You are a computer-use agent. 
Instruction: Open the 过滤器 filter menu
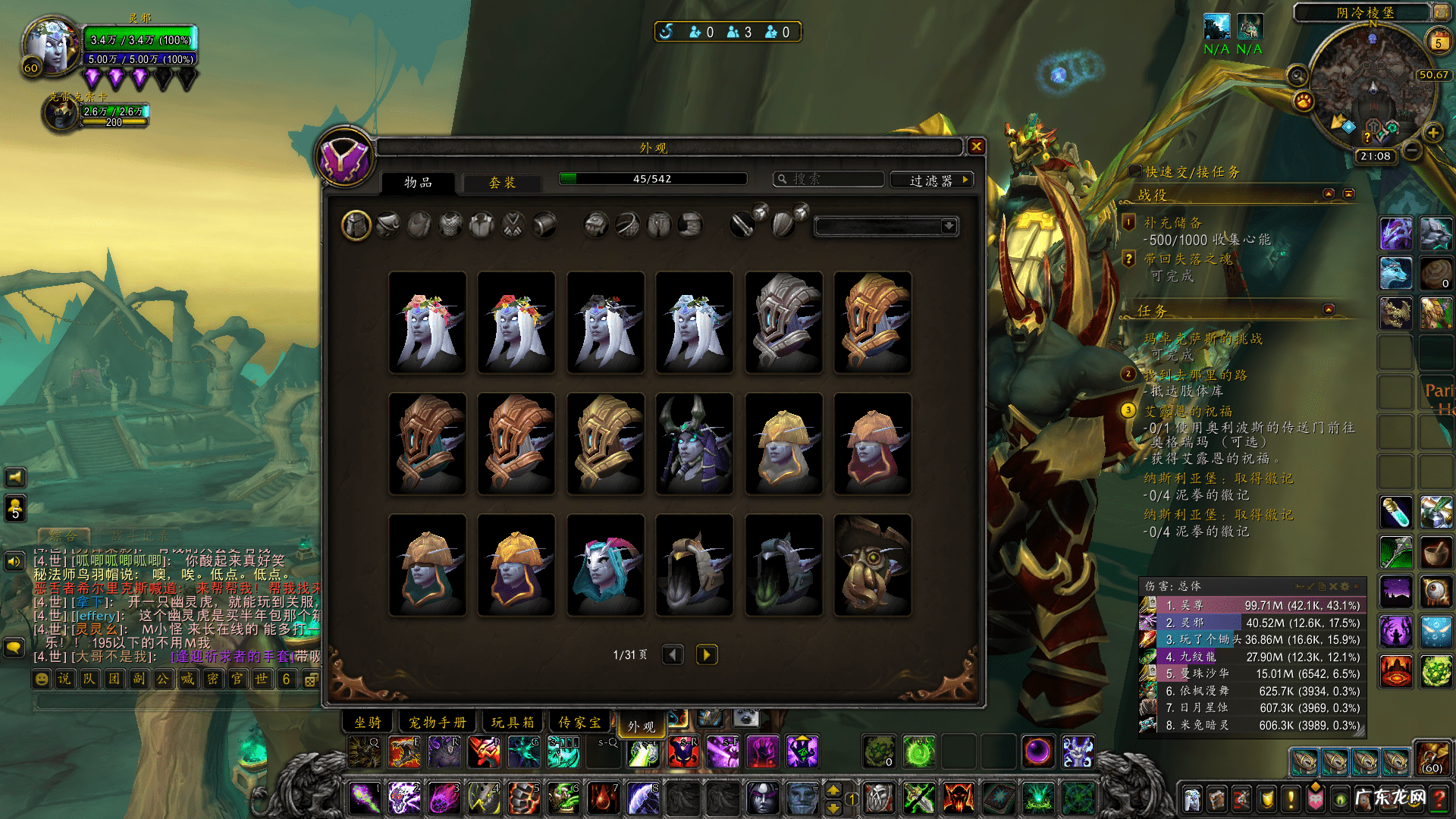coord(932,180)
